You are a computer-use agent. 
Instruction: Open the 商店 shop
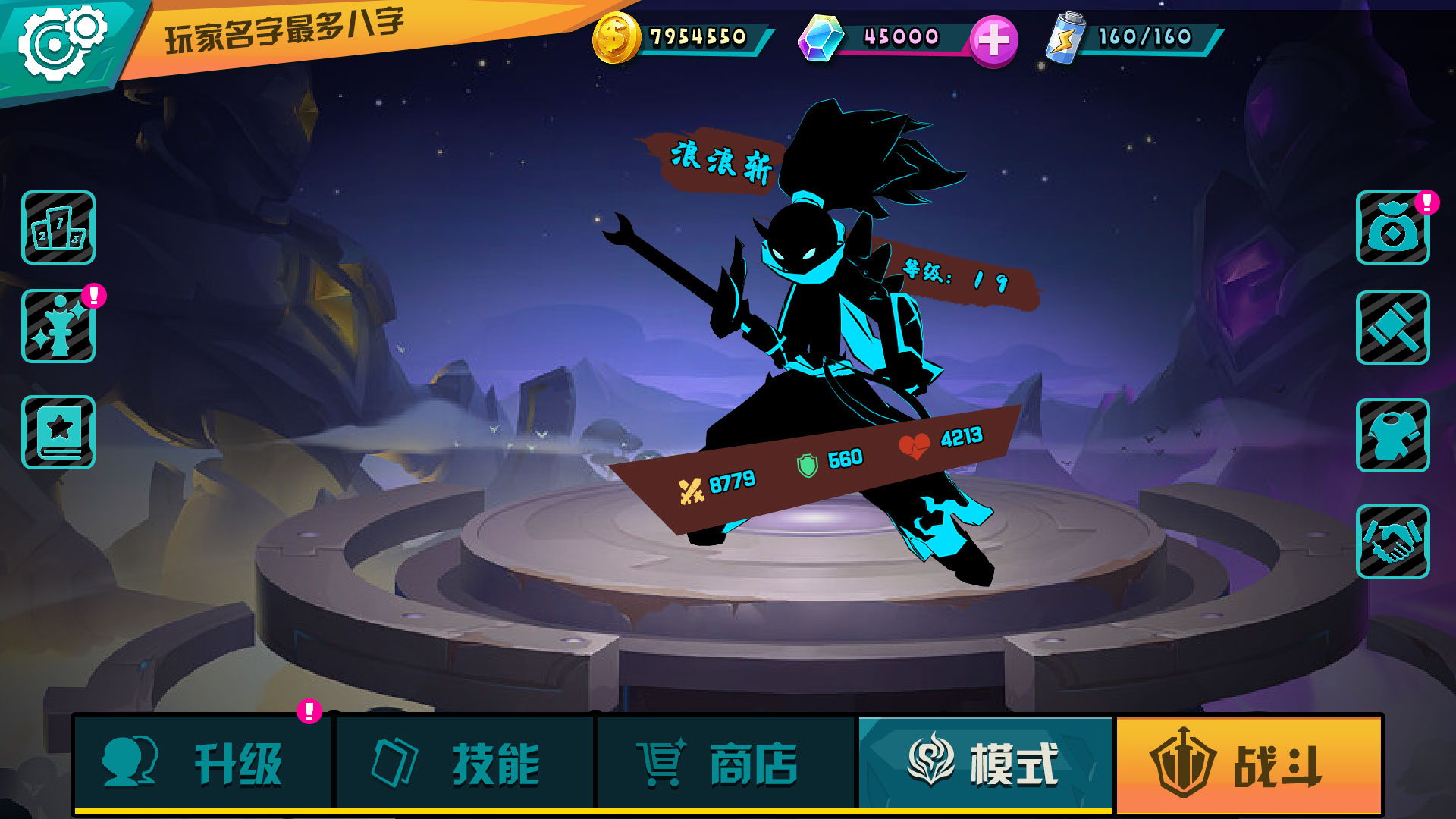point(726,763)
